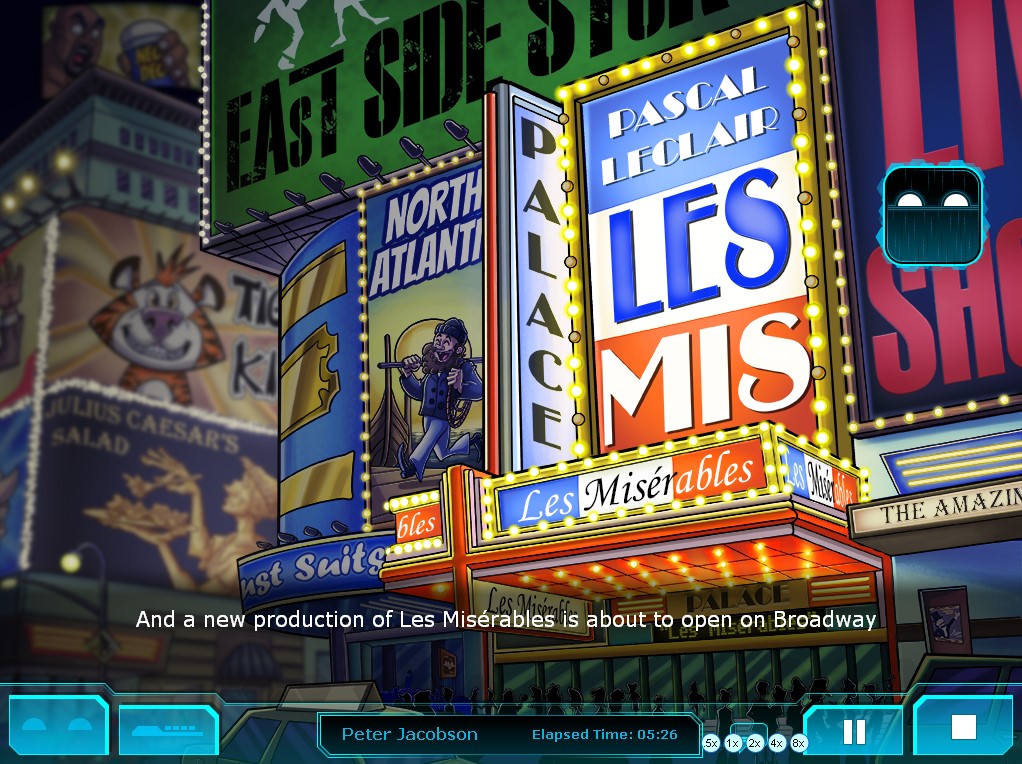This screenshot has height=764, width=1022.
Task: Switch to 4x playback speed
Action: point(777,743)
